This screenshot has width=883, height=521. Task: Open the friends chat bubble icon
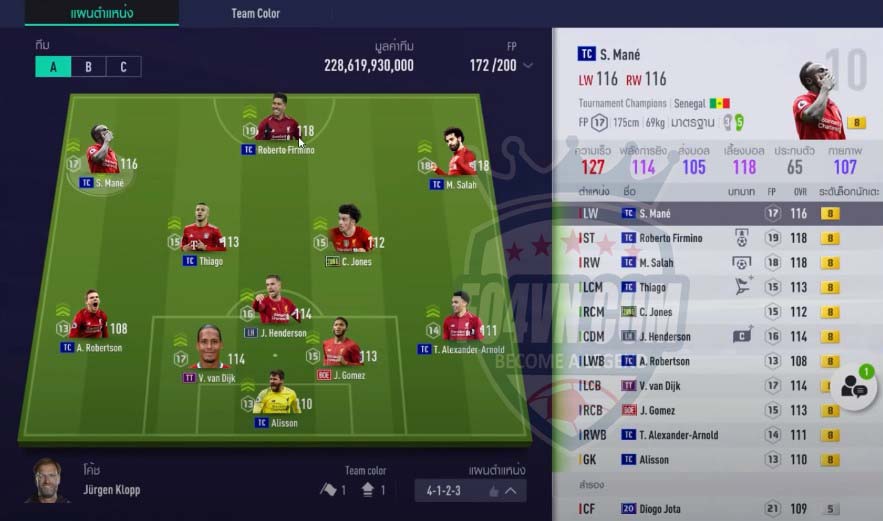(x=855, y=388)
